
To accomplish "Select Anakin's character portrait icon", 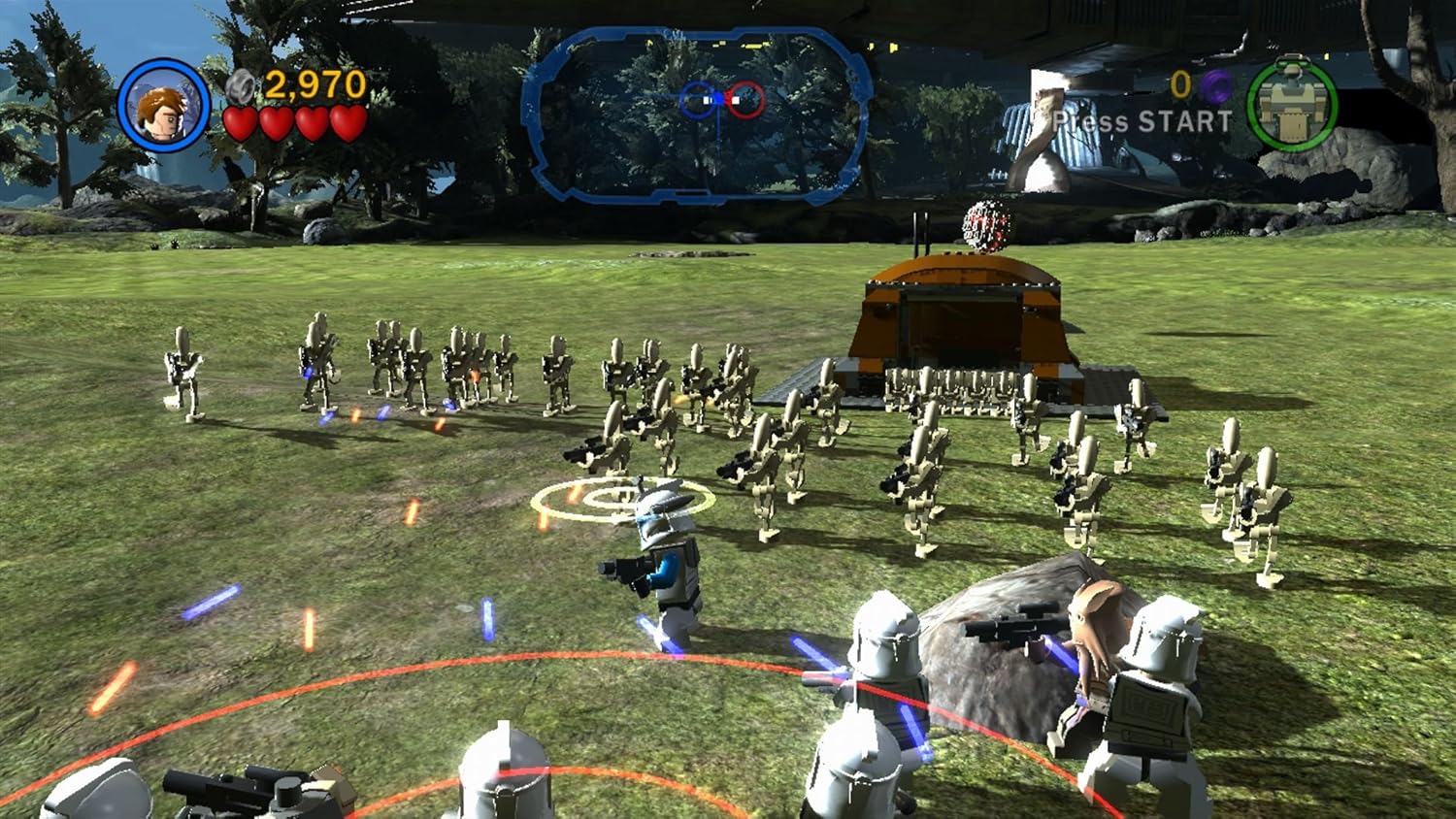I will [163, 111].
